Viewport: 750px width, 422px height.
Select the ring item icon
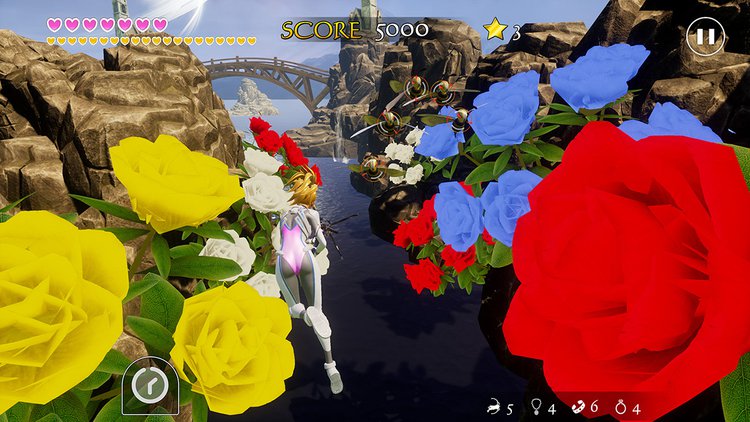(620, 407)
